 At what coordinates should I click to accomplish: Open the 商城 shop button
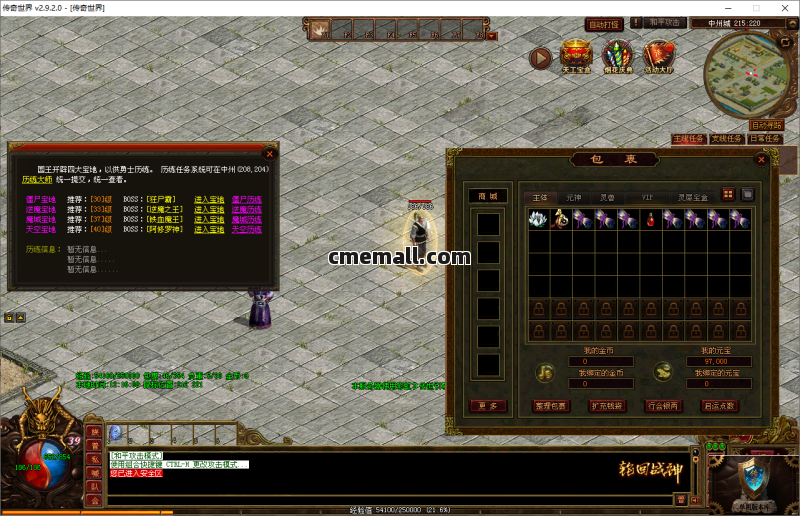(x=488, y=196)
